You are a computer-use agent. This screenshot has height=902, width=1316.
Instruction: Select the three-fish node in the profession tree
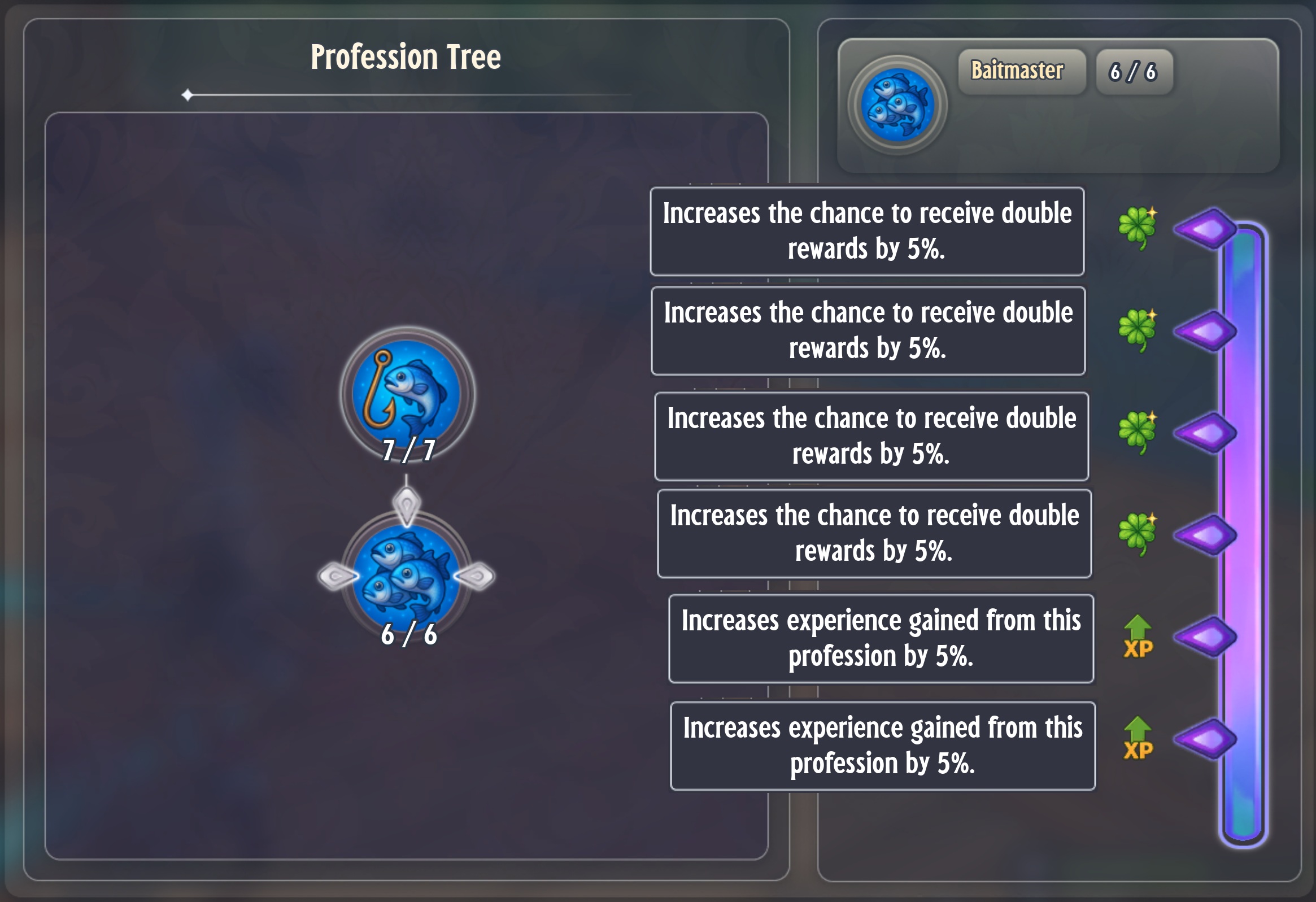(407, 576)
